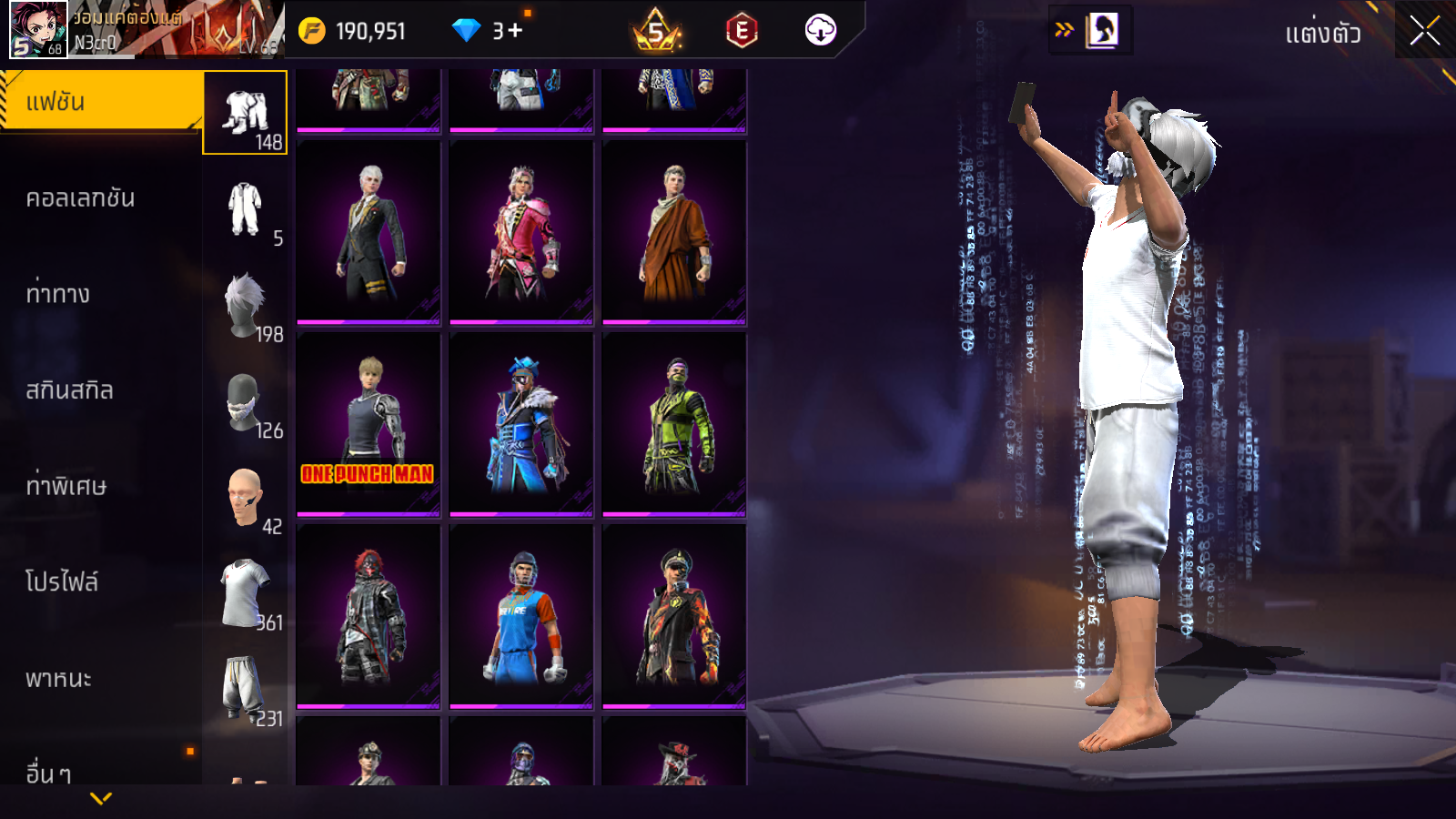This screenshot has width=1456, height=819.
Task: Open the cloud download center icon
Action: pos(820,30)
